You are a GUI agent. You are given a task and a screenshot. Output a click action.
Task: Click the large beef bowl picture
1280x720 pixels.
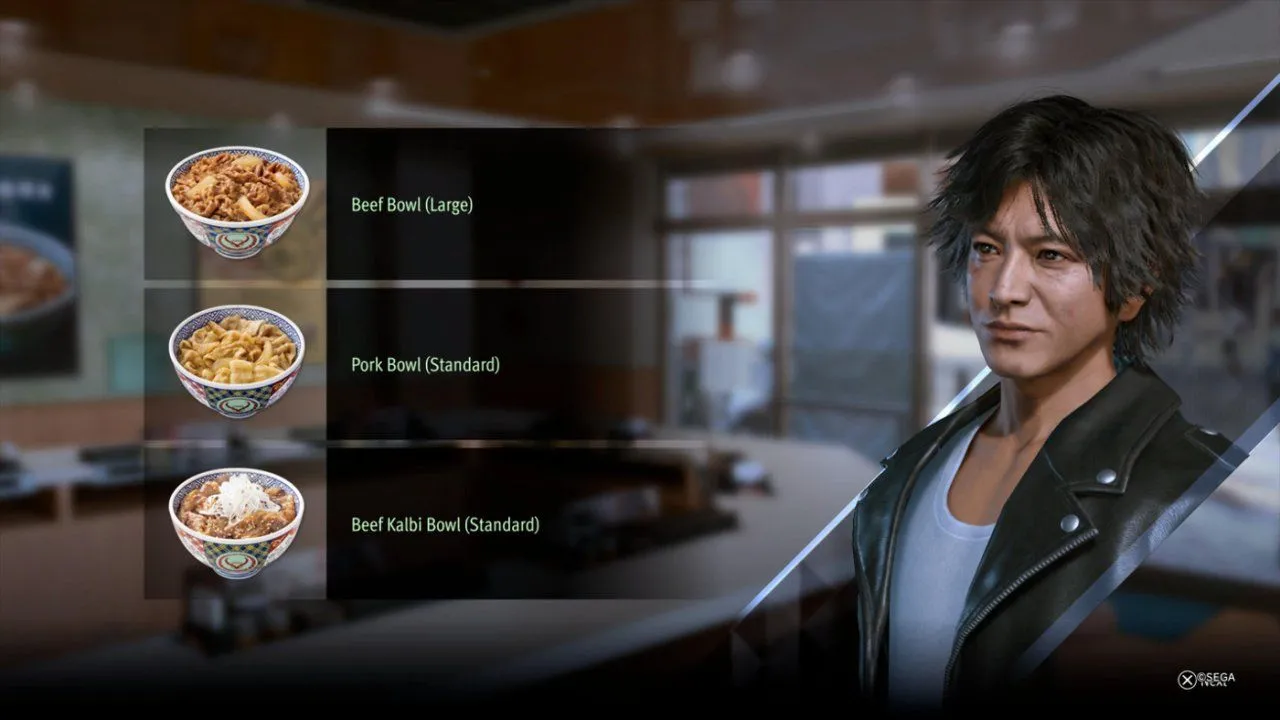pyautogui.click(x=237, y=202)
